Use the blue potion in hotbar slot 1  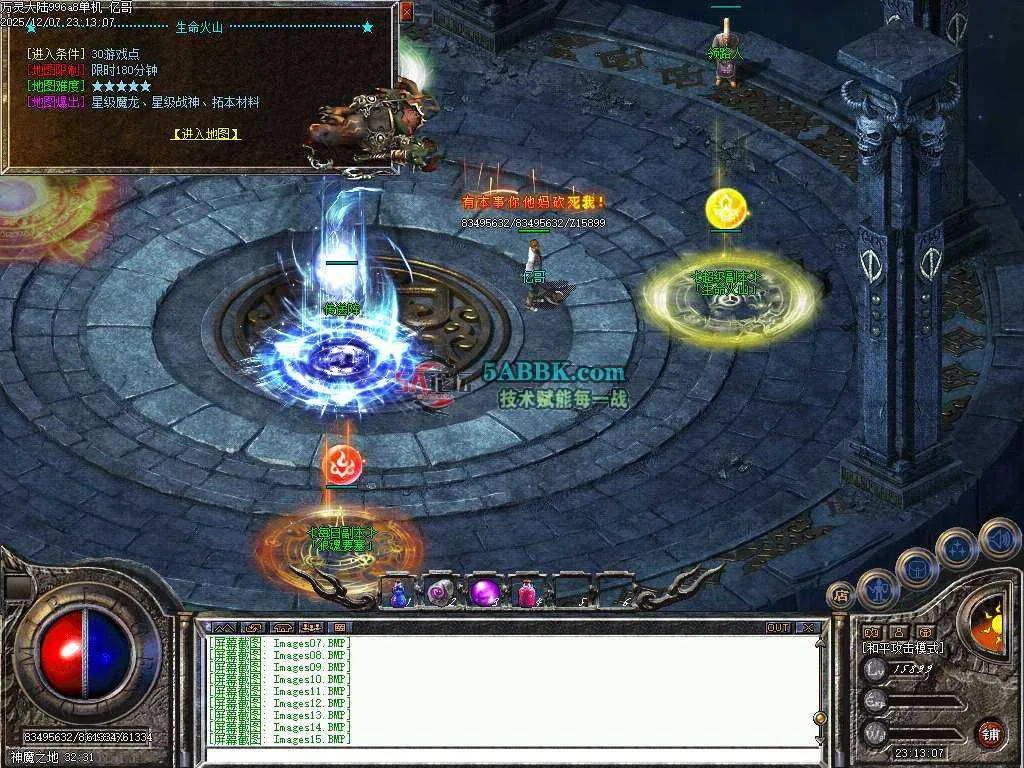coord(398,593)
